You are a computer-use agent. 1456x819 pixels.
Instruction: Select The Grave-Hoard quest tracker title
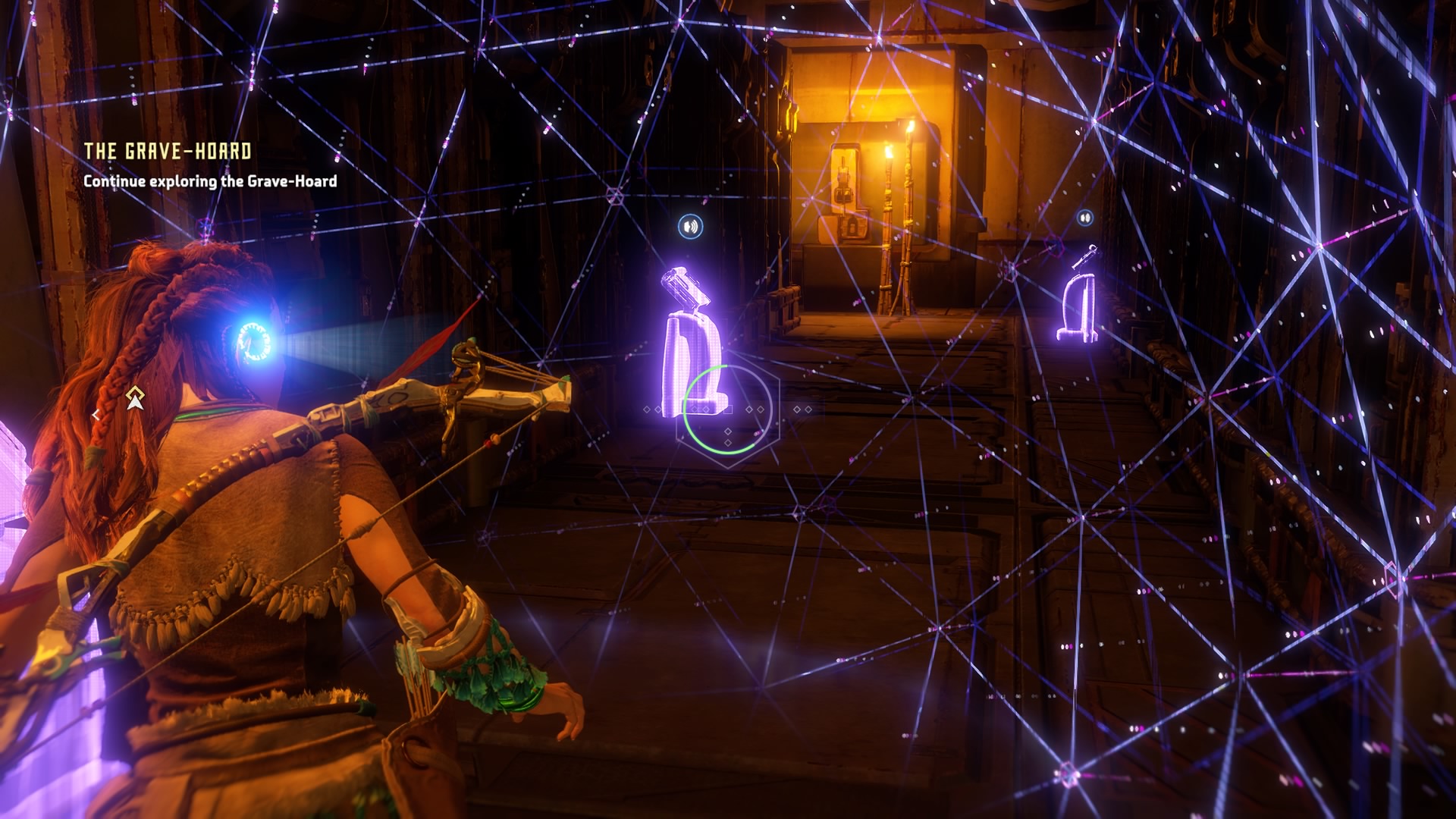click(x=168, y=151)
